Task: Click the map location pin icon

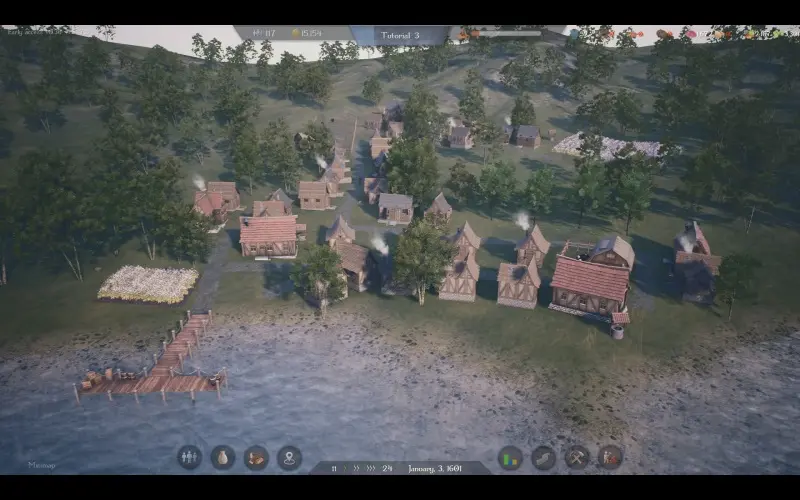Action: coord(290,458)
